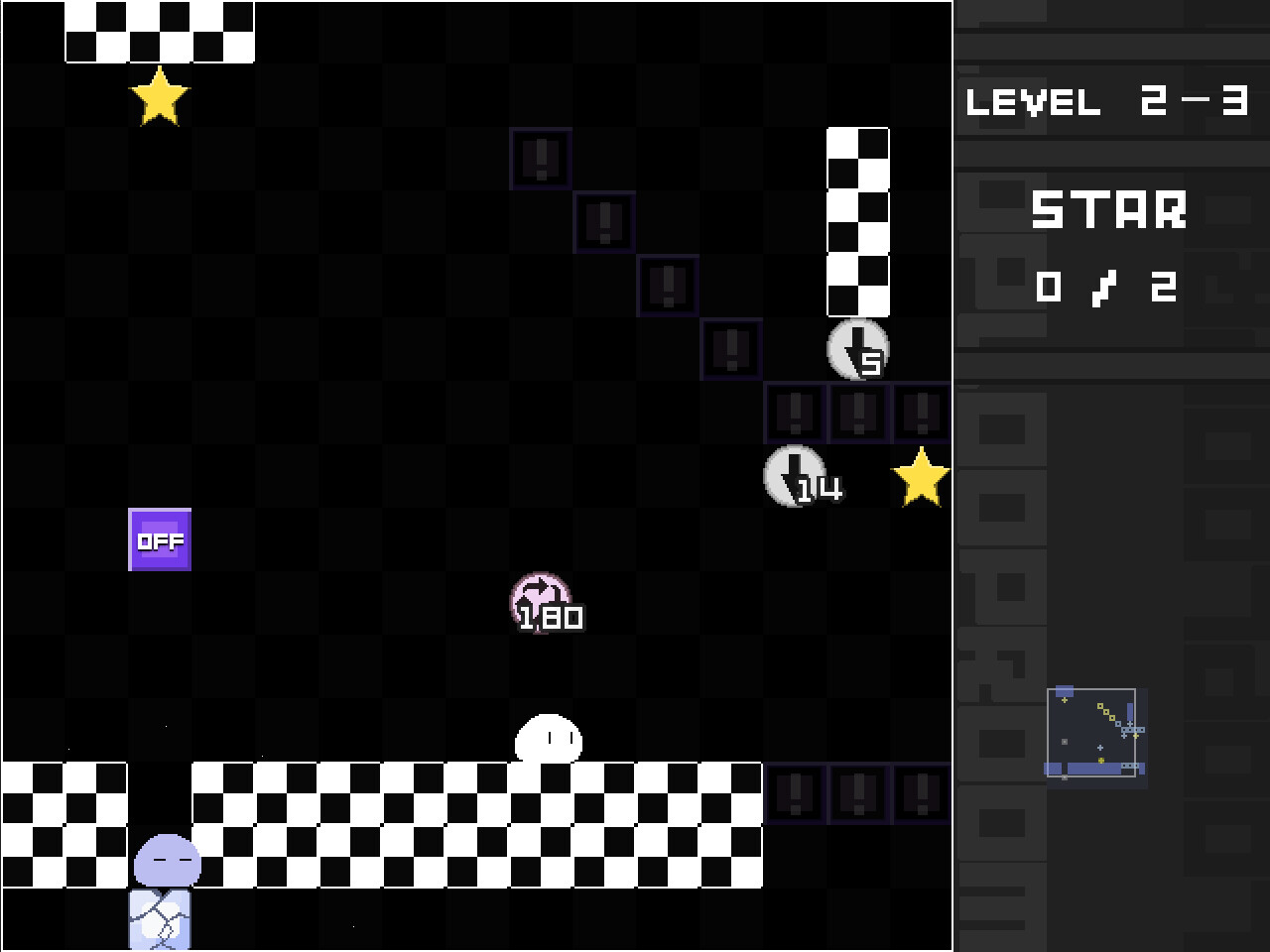The height and width of the screenshot is (952, 1270).
Task: Click the arrow circle showing the number 5
Action: (x=859, y=350)
